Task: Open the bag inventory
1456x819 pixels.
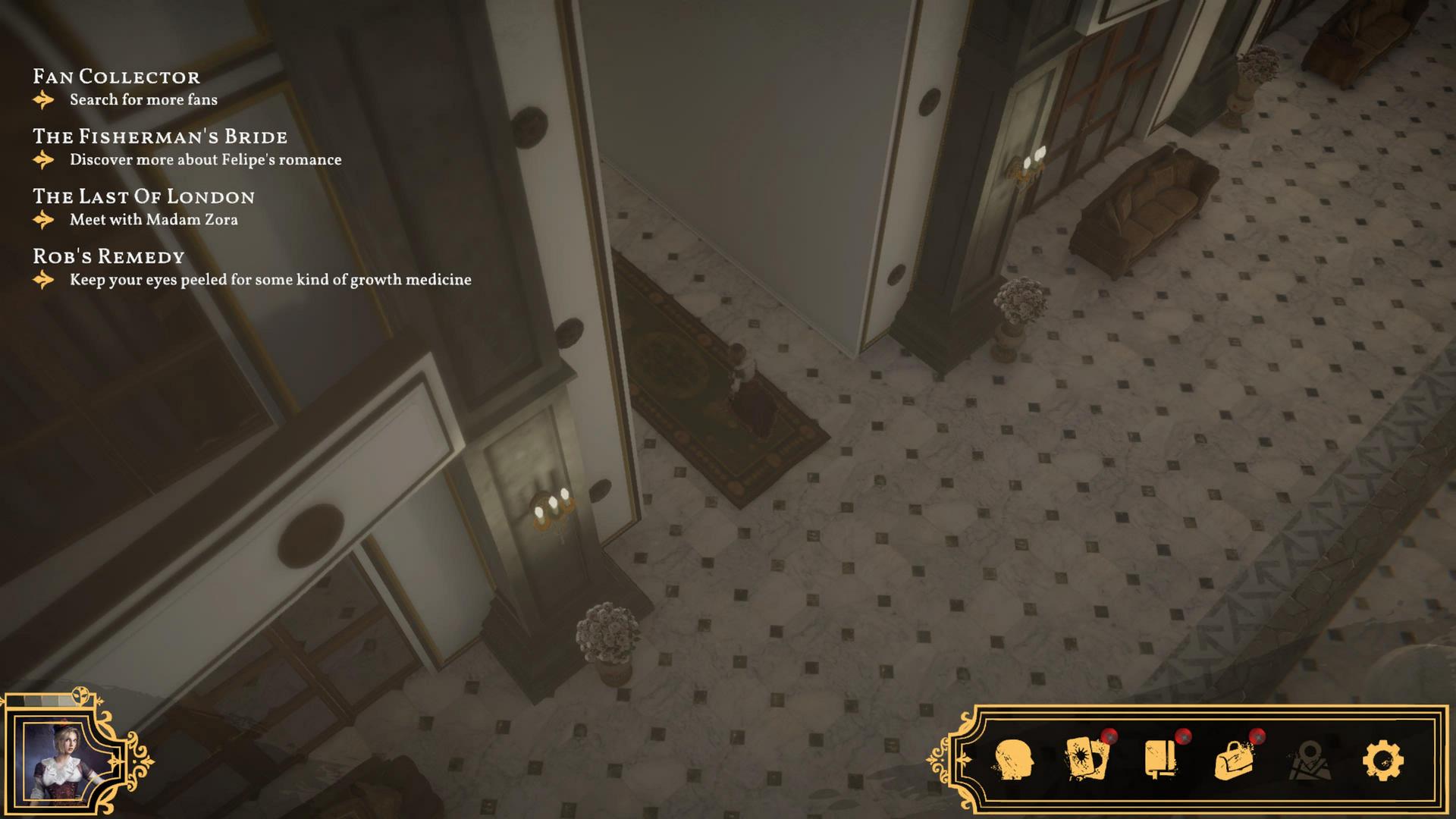Action: 1234,760
